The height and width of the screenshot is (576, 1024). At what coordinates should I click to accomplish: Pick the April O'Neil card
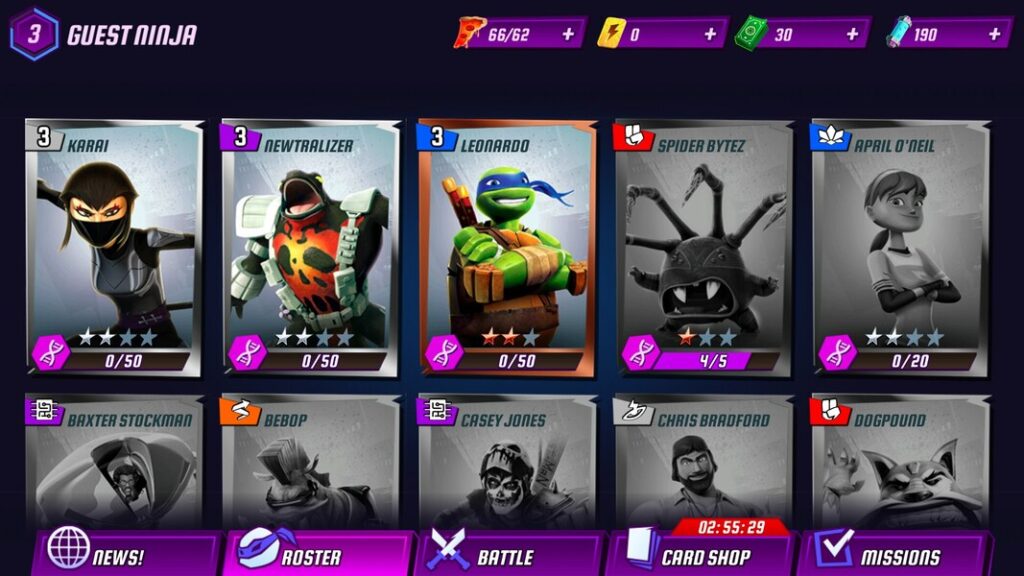pyautogui.click(x=898, y=245)
